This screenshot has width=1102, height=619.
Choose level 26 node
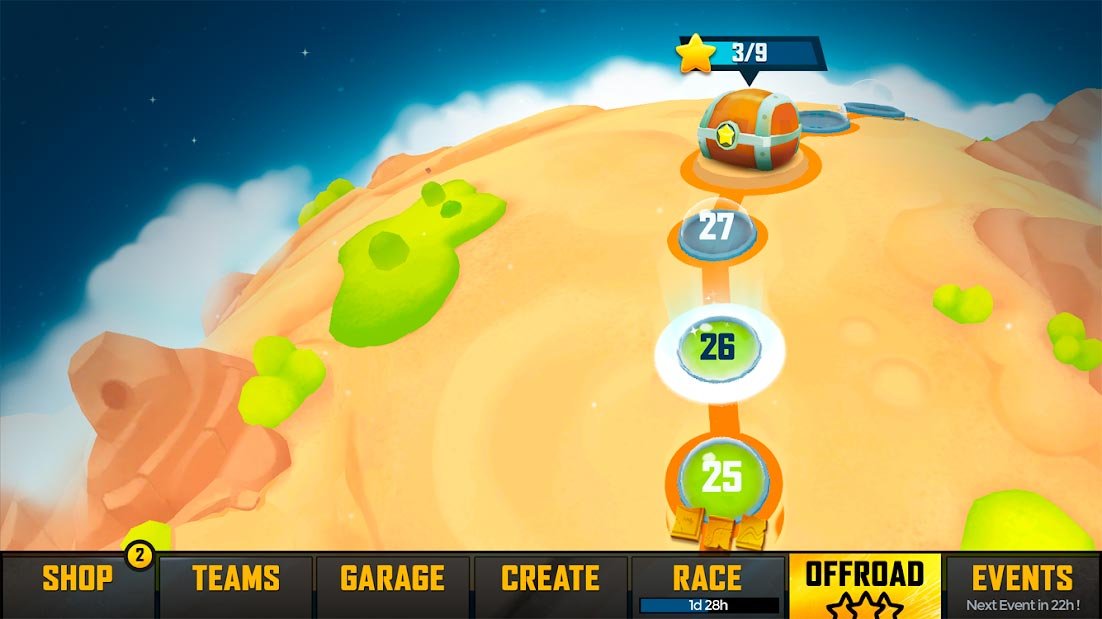(x=719, y=348)
